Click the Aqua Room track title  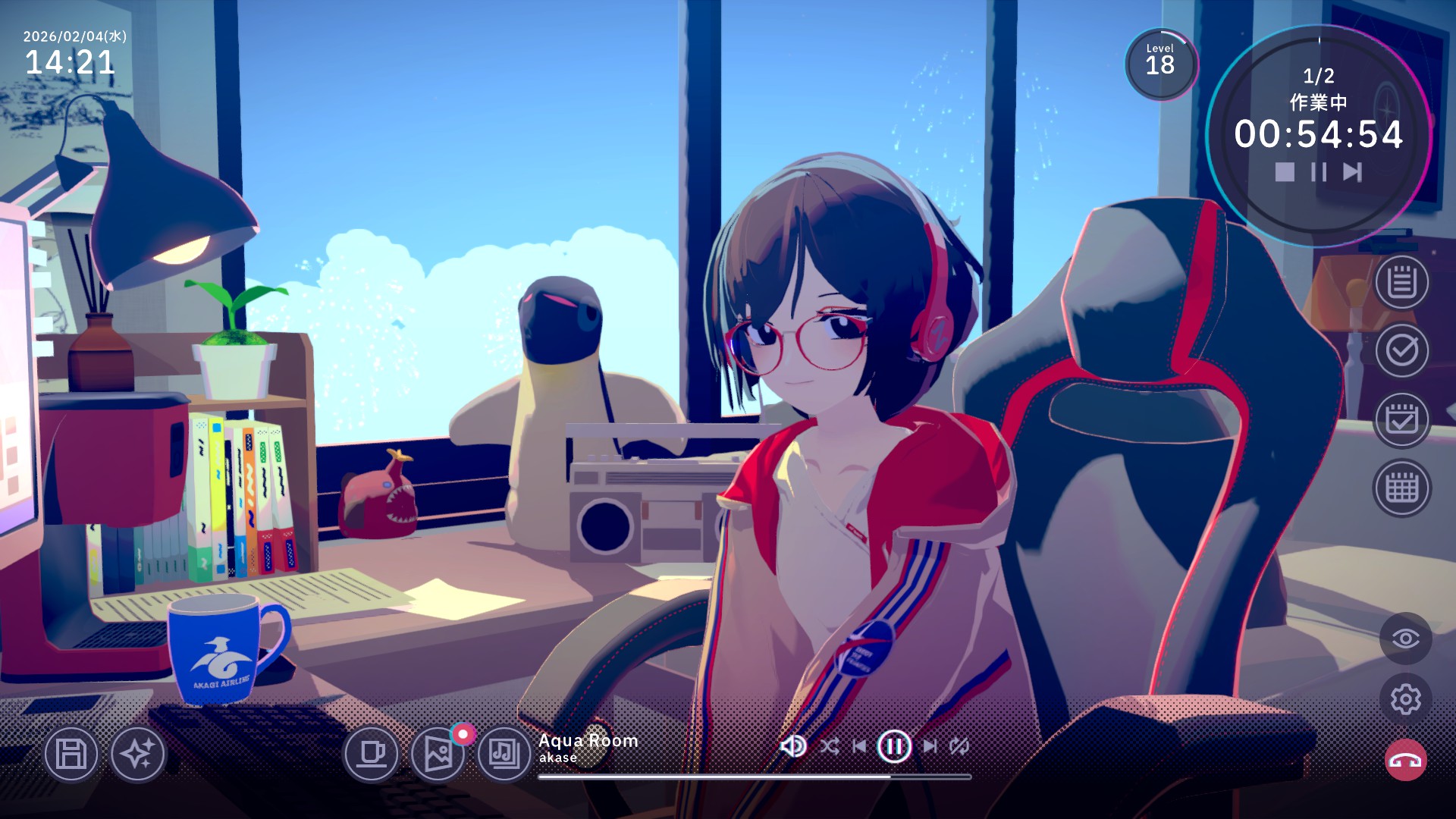[588, 741]
